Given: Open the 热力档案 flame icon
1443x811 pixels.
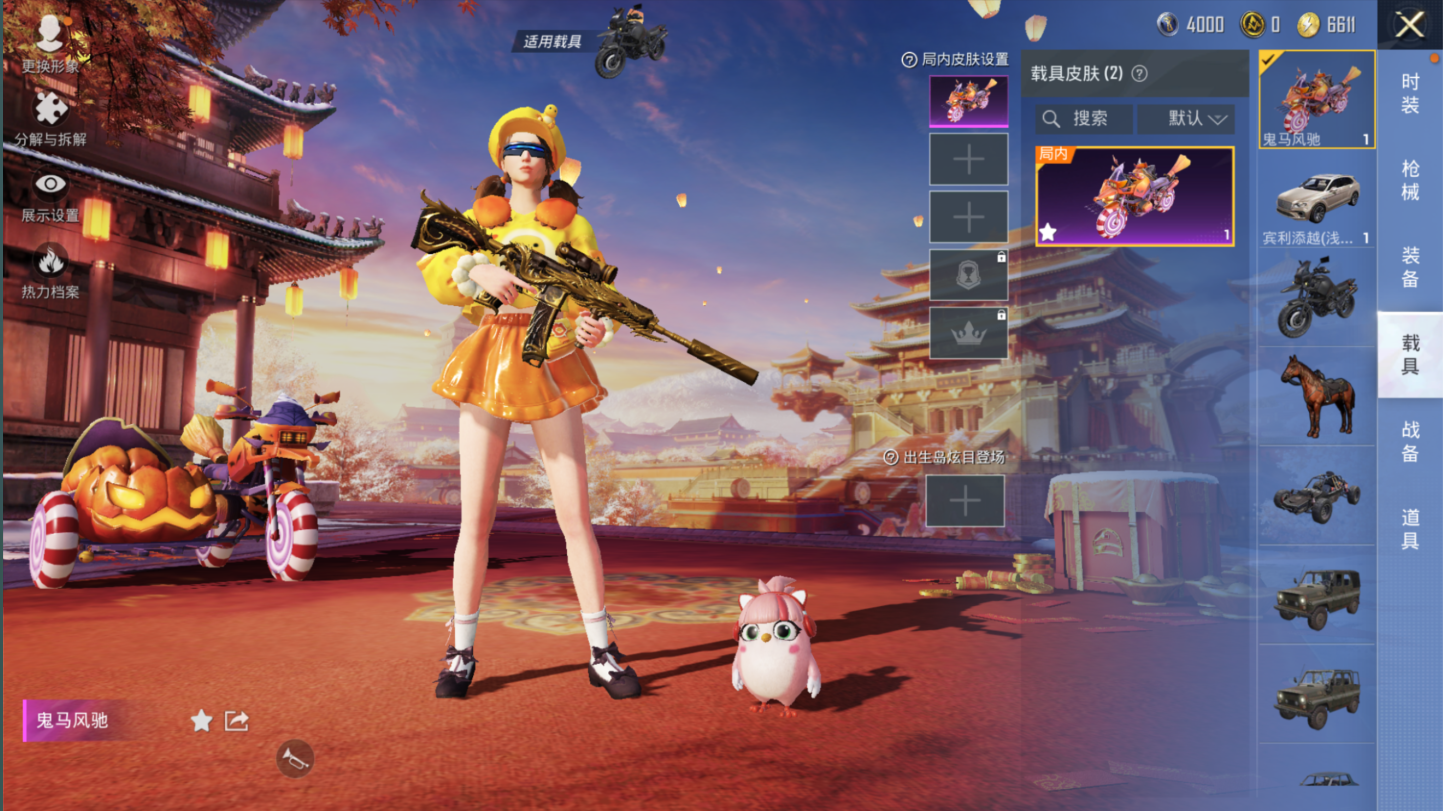Looking at the screenshot, I should pyautogui.click(x=50, y=270).
